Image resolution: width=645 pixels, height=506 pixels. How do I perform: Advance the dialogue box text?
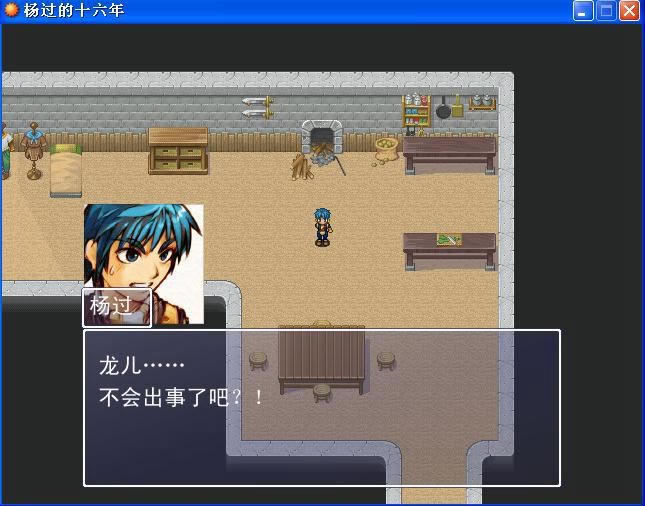[x=321, y=408]
